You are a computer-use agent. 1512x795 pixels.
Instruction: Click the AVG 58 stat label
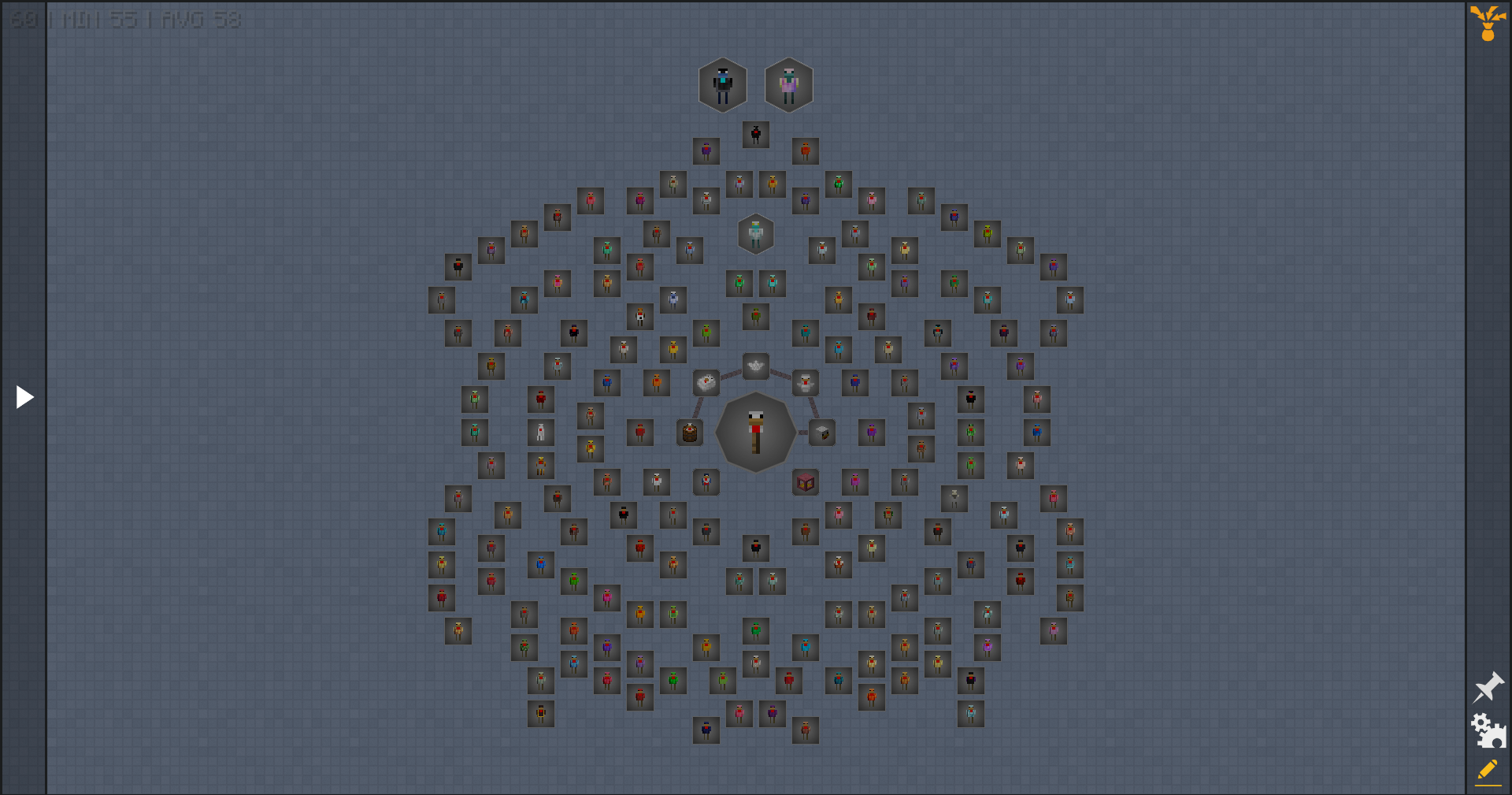click(x=204, y=20)
